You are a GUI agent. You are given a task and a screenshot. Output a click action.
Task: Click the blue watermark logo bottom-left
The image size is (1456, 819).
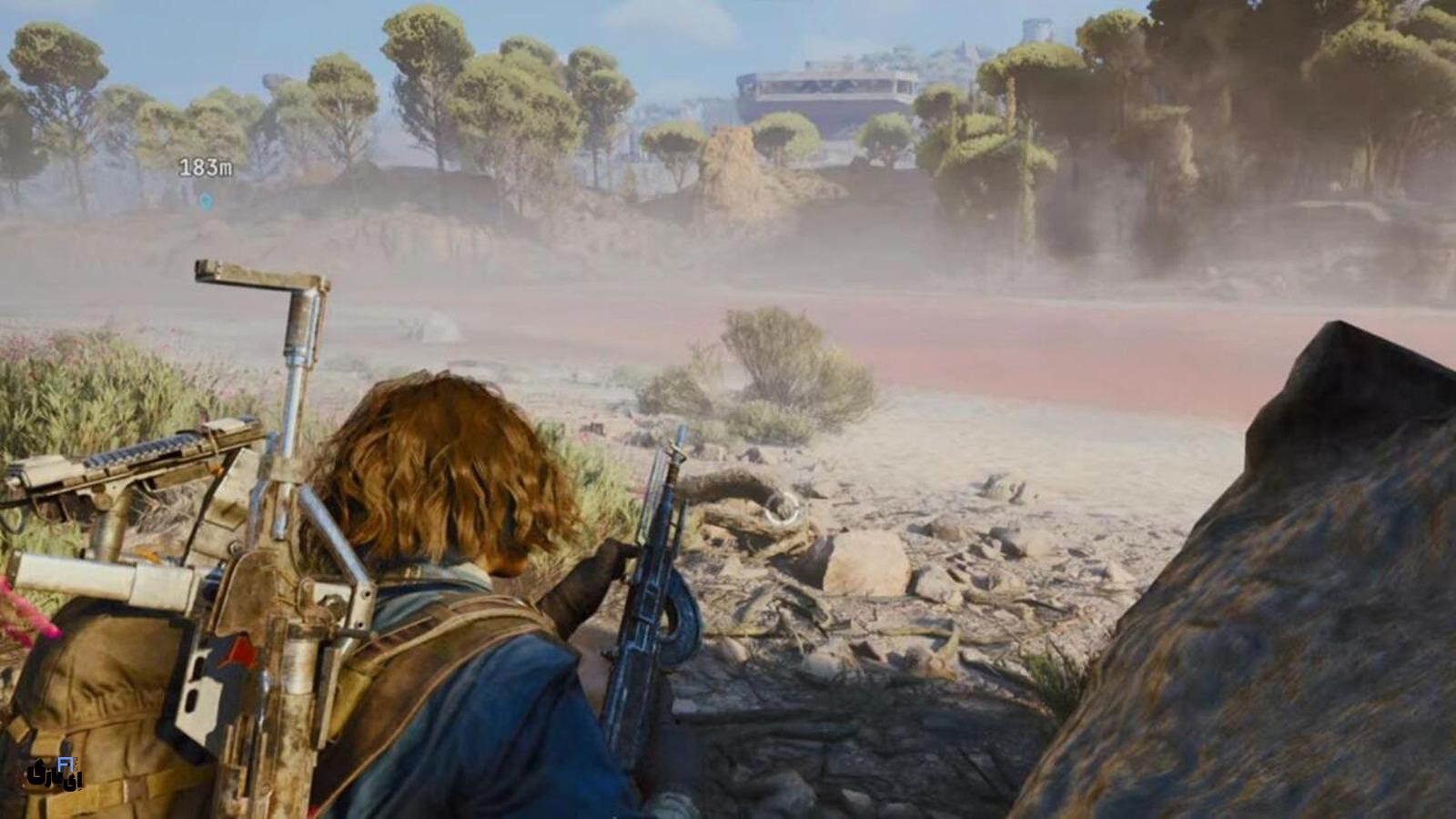66,763
